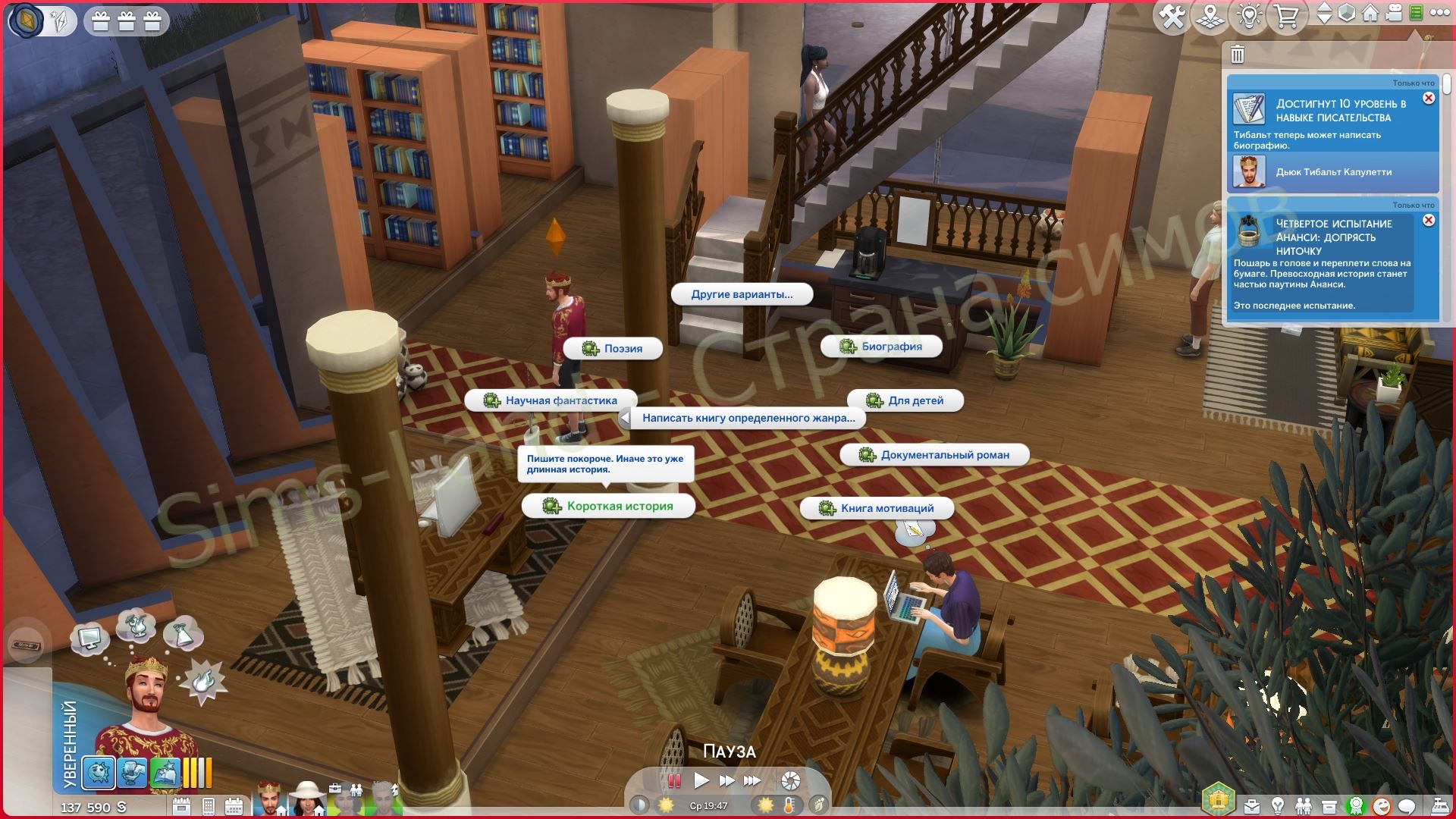Resume the game at normal play speed
The height and width of the screenshot is (819, 1456).
(x=701, y=780)
